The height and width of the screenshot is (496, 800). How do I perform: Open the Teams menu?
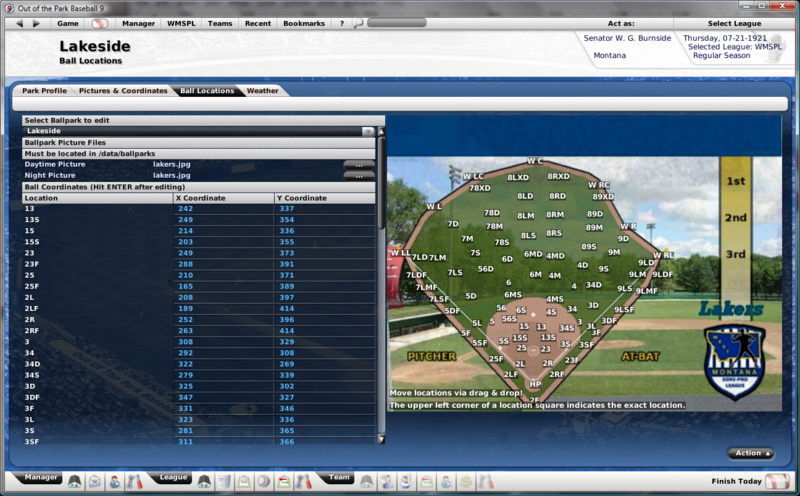click(x=220, y=22)
